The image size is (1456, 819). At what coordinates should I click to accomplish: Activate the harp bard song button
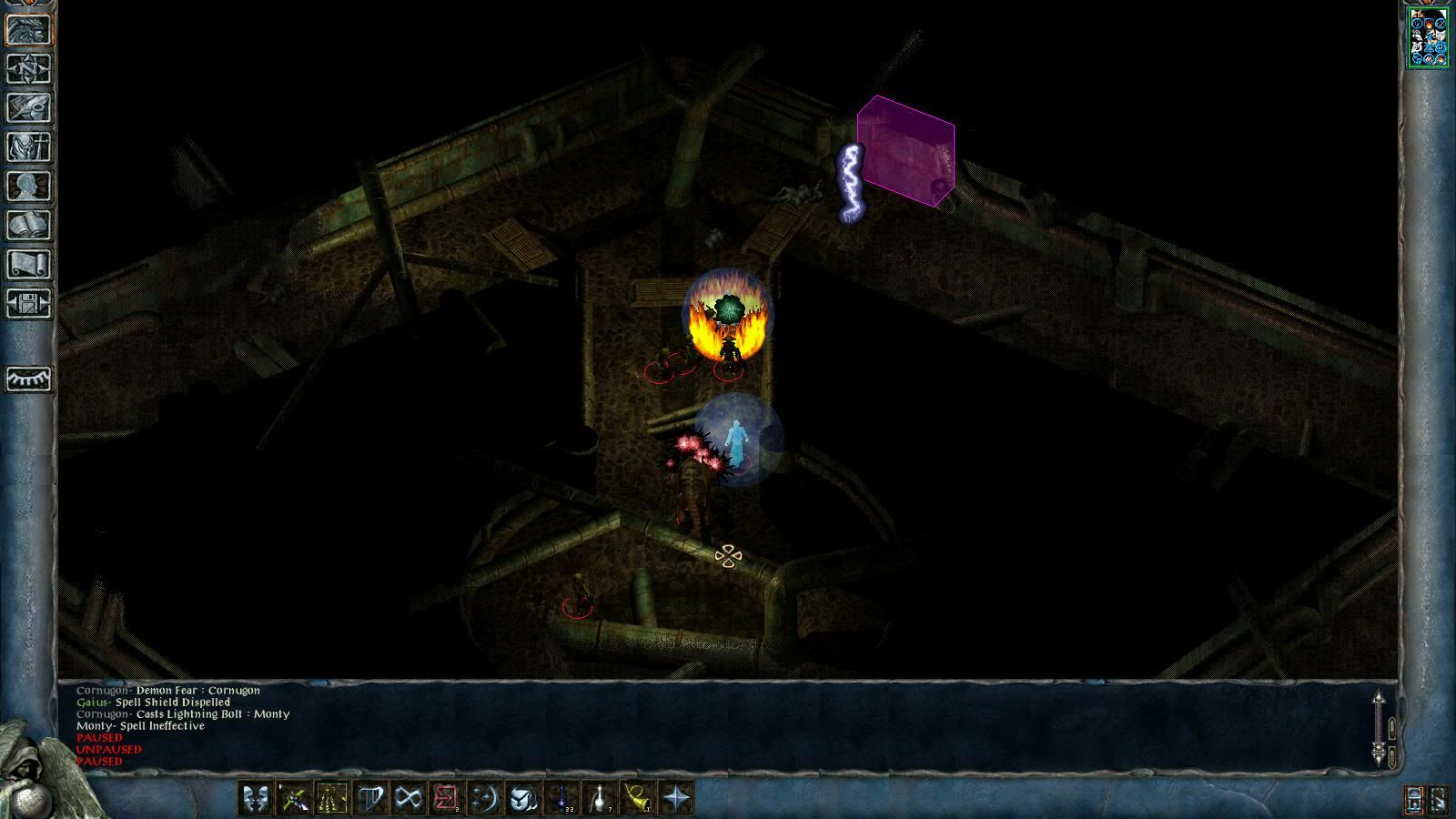coord(369,799)
